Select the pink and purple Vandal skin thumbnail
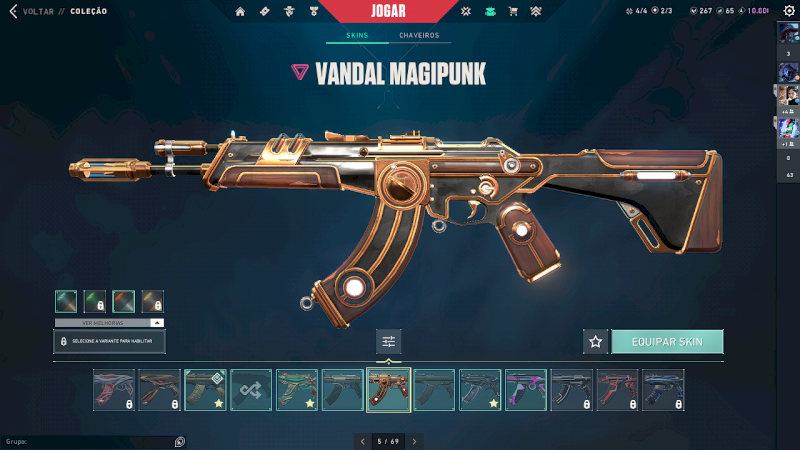This screenshot has height=450, width=800. 526,390
